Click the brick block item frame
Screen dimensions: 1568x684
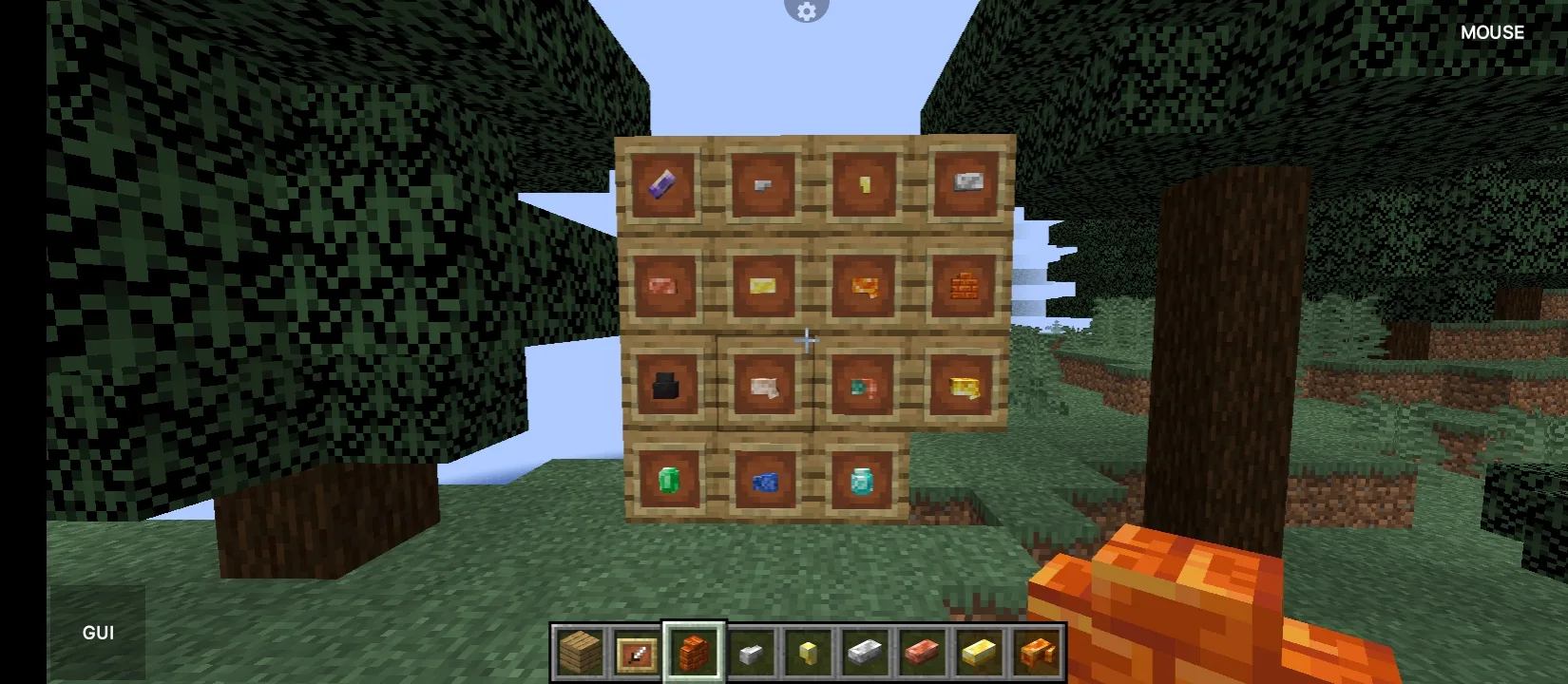965,285
